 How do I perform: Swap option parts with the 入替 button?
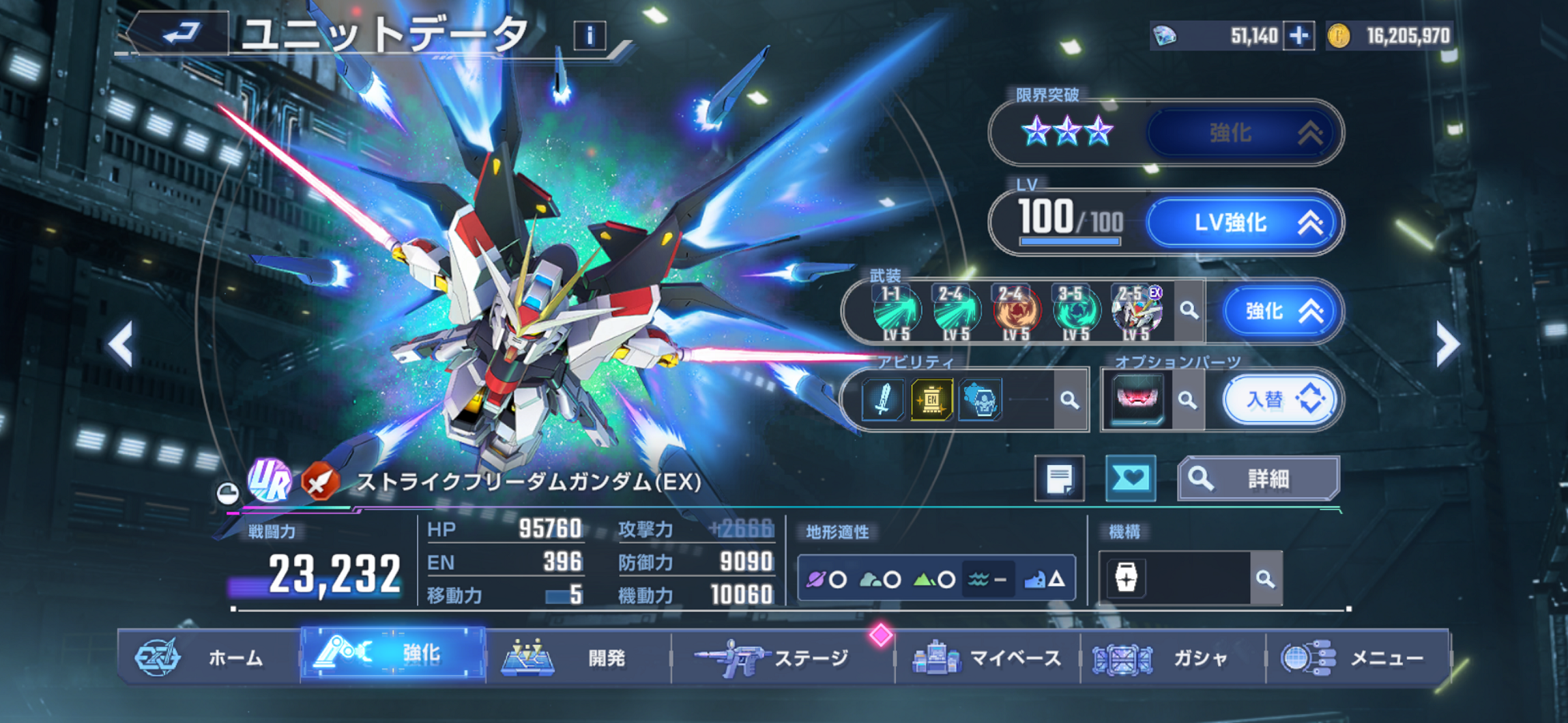(1279, 399)
